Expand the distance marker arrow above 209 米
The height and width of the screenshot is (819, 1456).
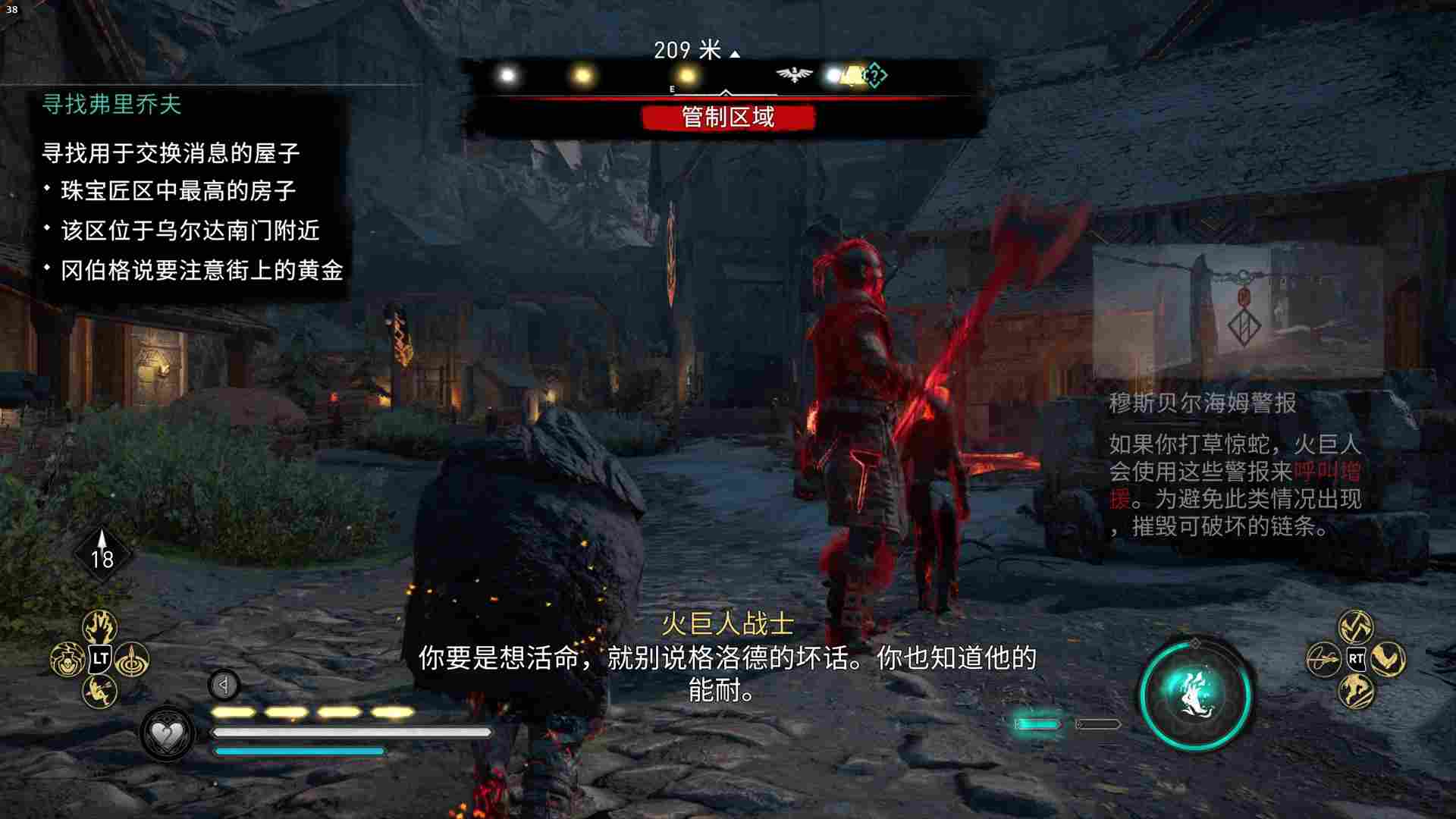pyautogui.click(x=734, y=52)
